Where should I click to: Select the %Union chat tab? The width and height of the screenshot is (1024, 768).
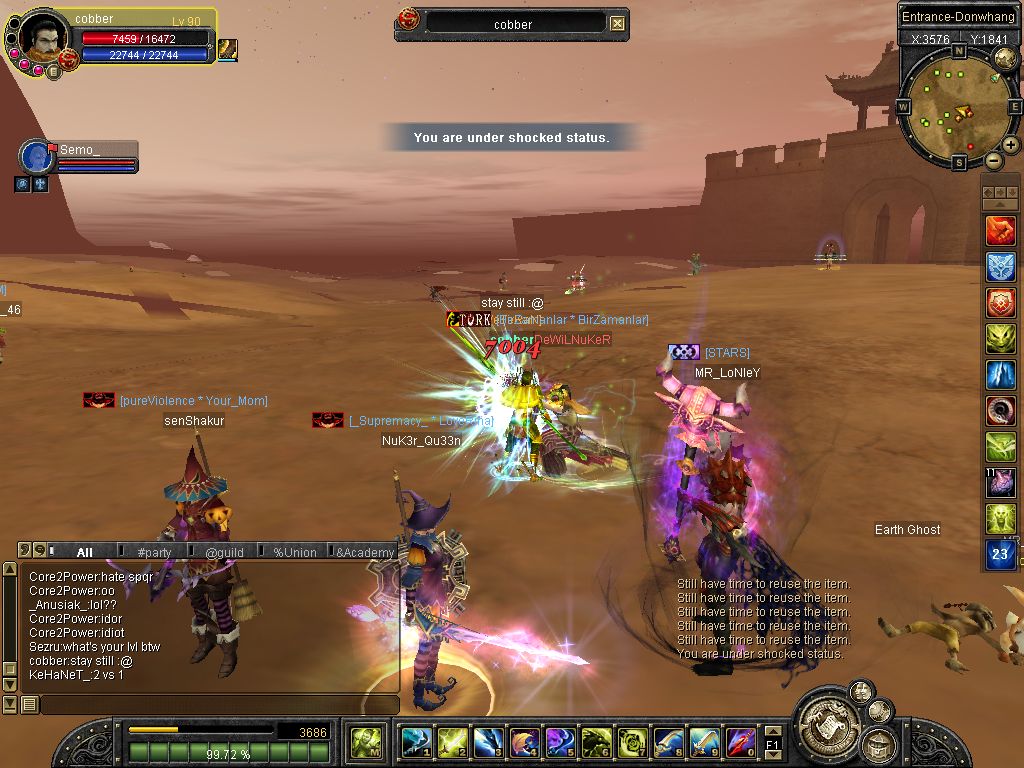[x=294, y=552]
